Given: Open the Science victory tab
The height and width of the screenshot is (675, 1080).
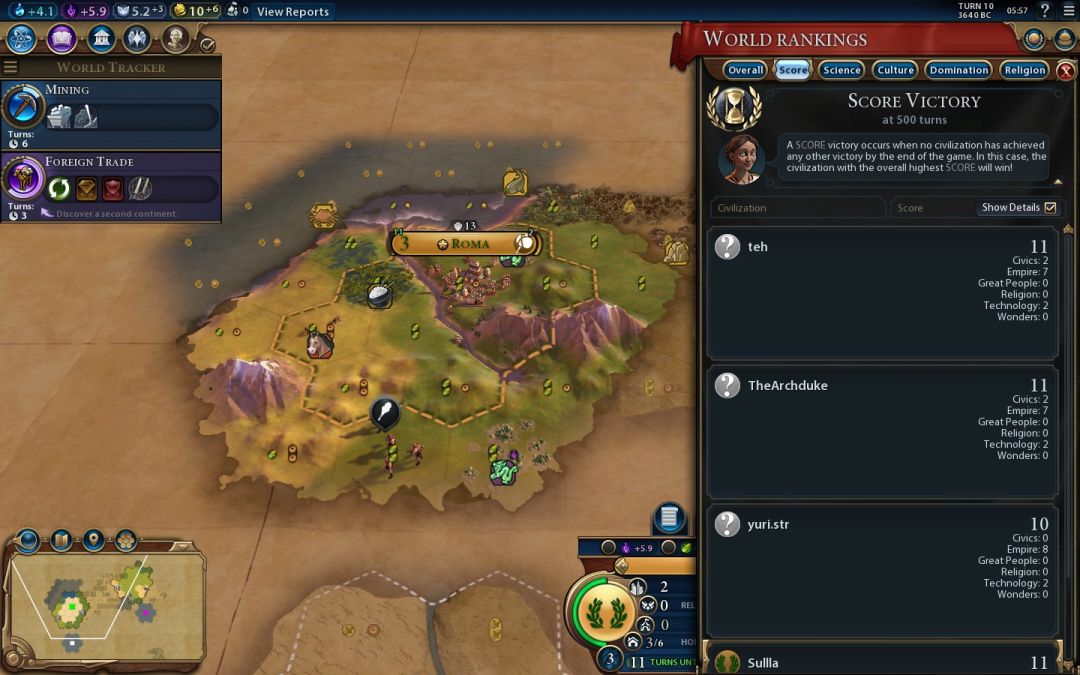Looking at the screenshot, I should [841, 70].
